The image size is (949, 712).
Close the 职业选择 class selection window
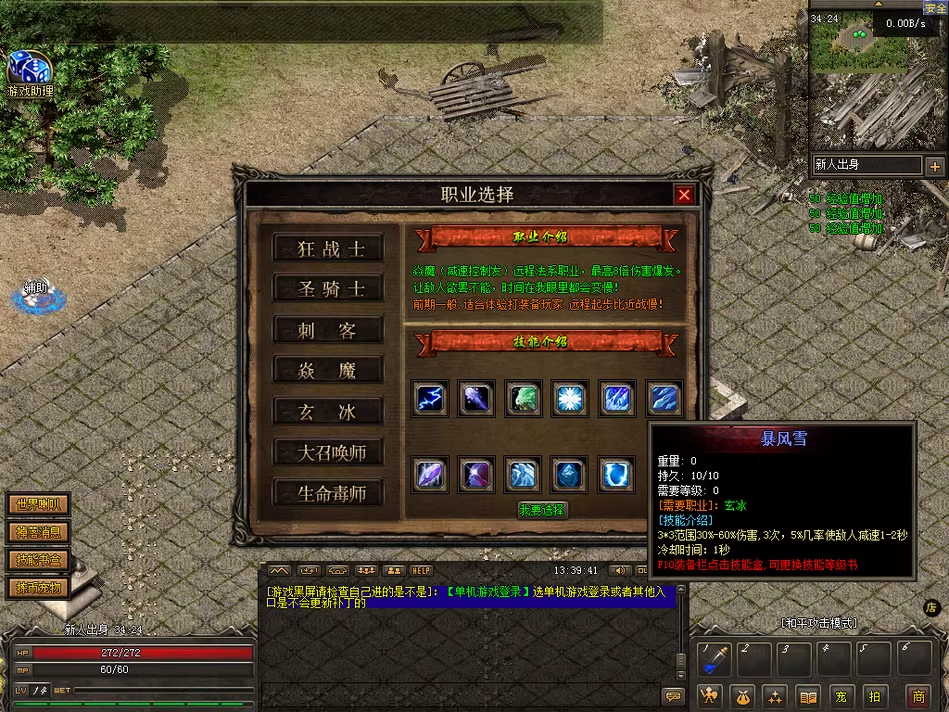point(684,195)
